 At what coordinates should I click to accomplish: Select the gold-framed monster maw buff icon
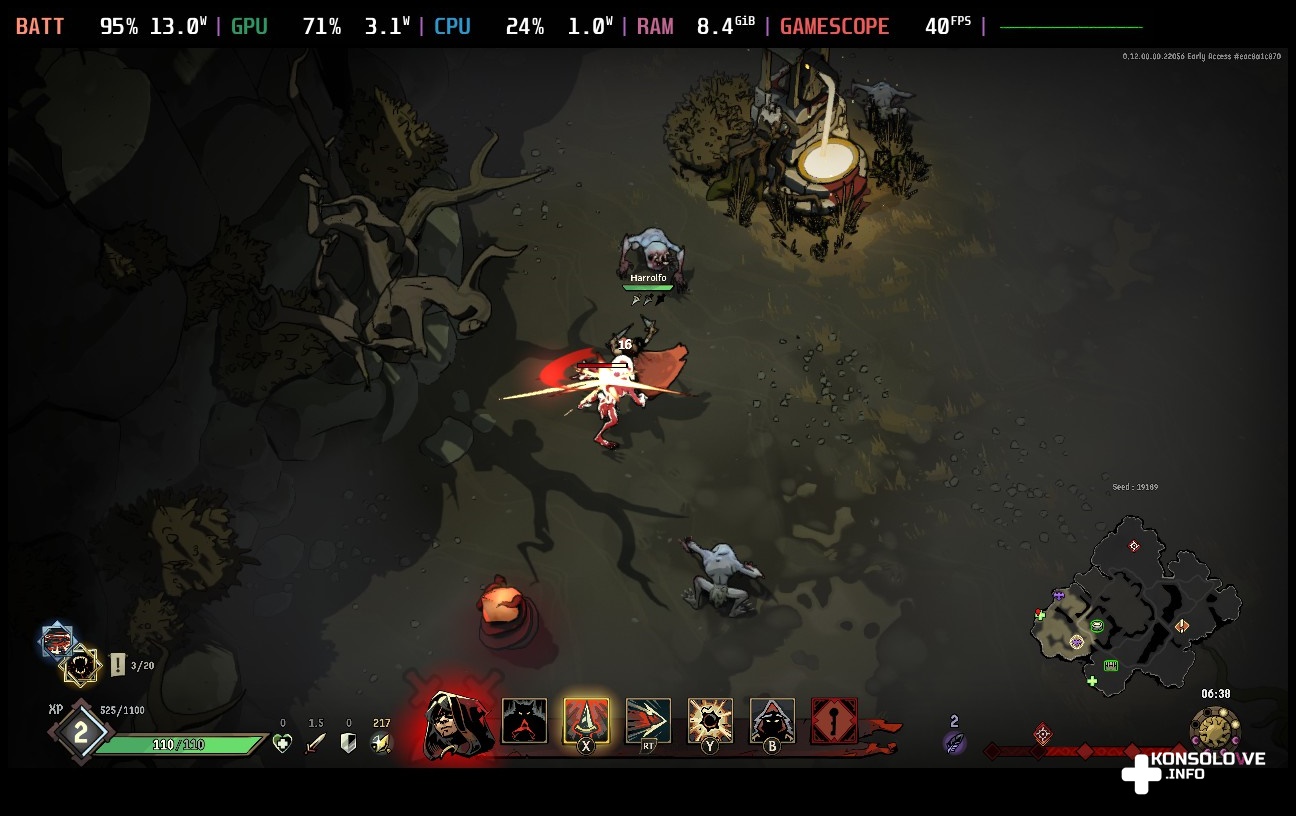click(80, 665)
